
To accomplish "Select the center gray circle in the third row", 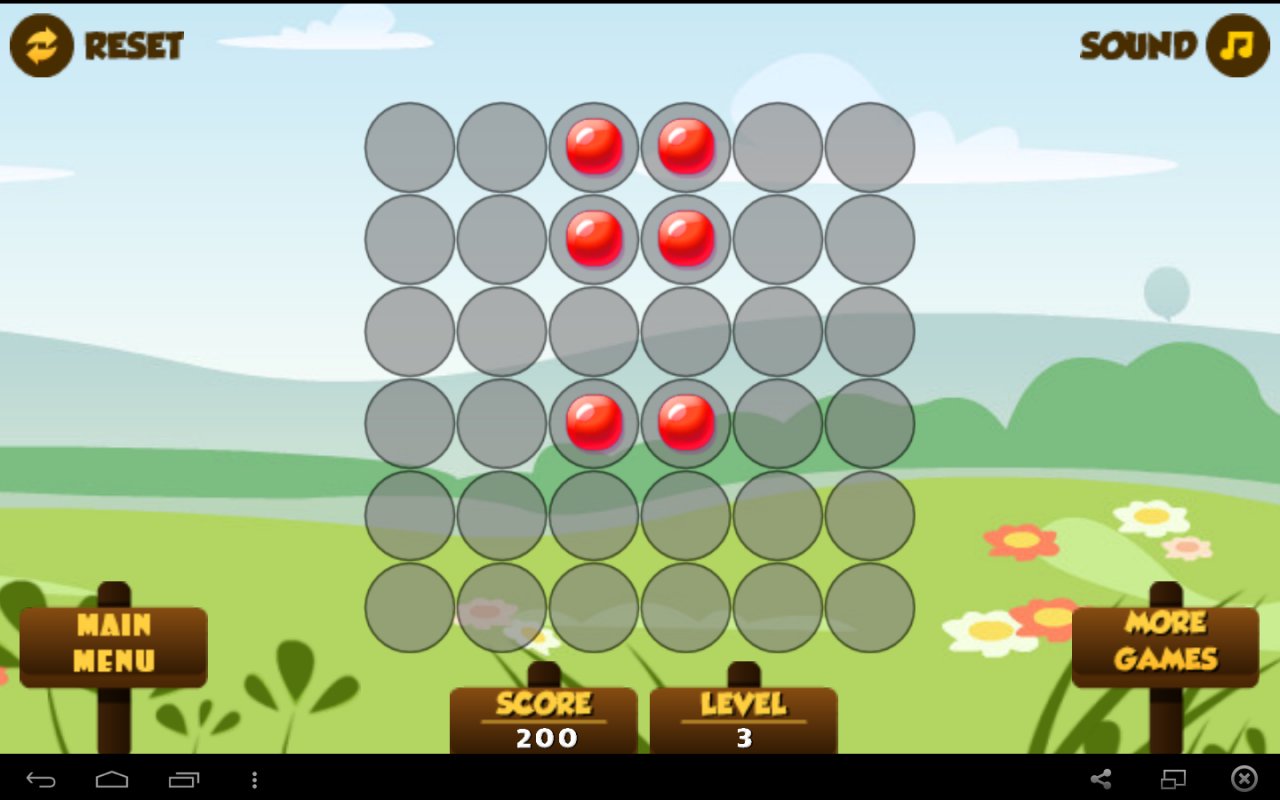I will click(593, 332).
